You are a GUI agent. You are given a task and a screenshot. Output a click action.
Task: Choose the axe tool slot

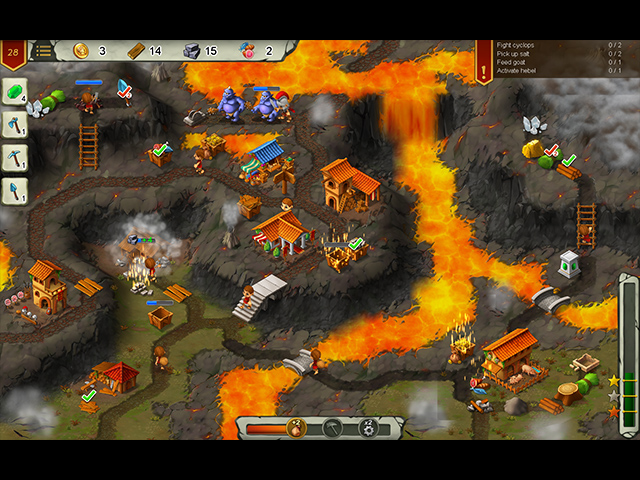[15, 125]
